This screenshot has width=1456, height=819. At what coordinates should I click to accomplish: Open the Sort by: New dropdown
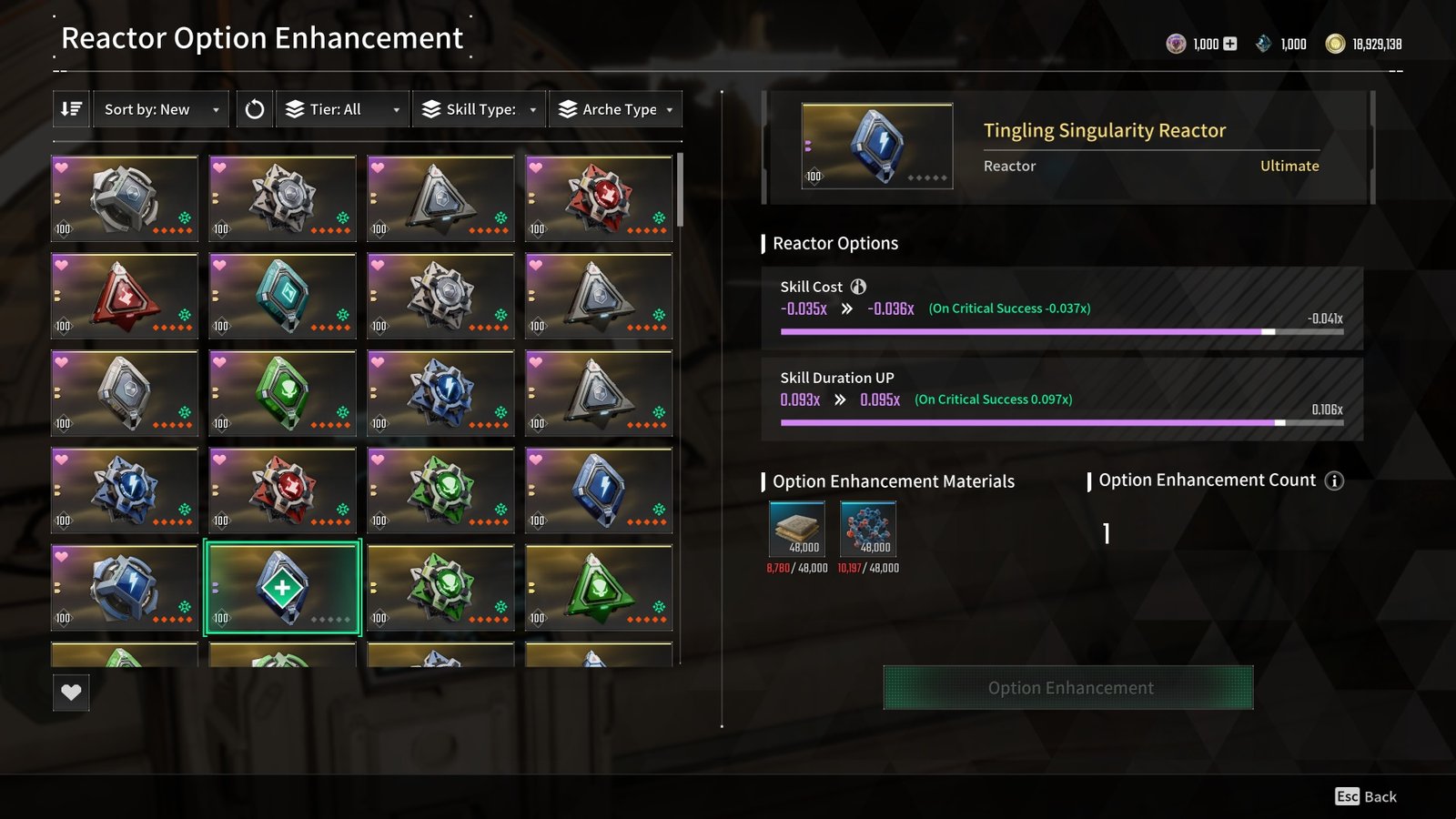click(161, 109)
